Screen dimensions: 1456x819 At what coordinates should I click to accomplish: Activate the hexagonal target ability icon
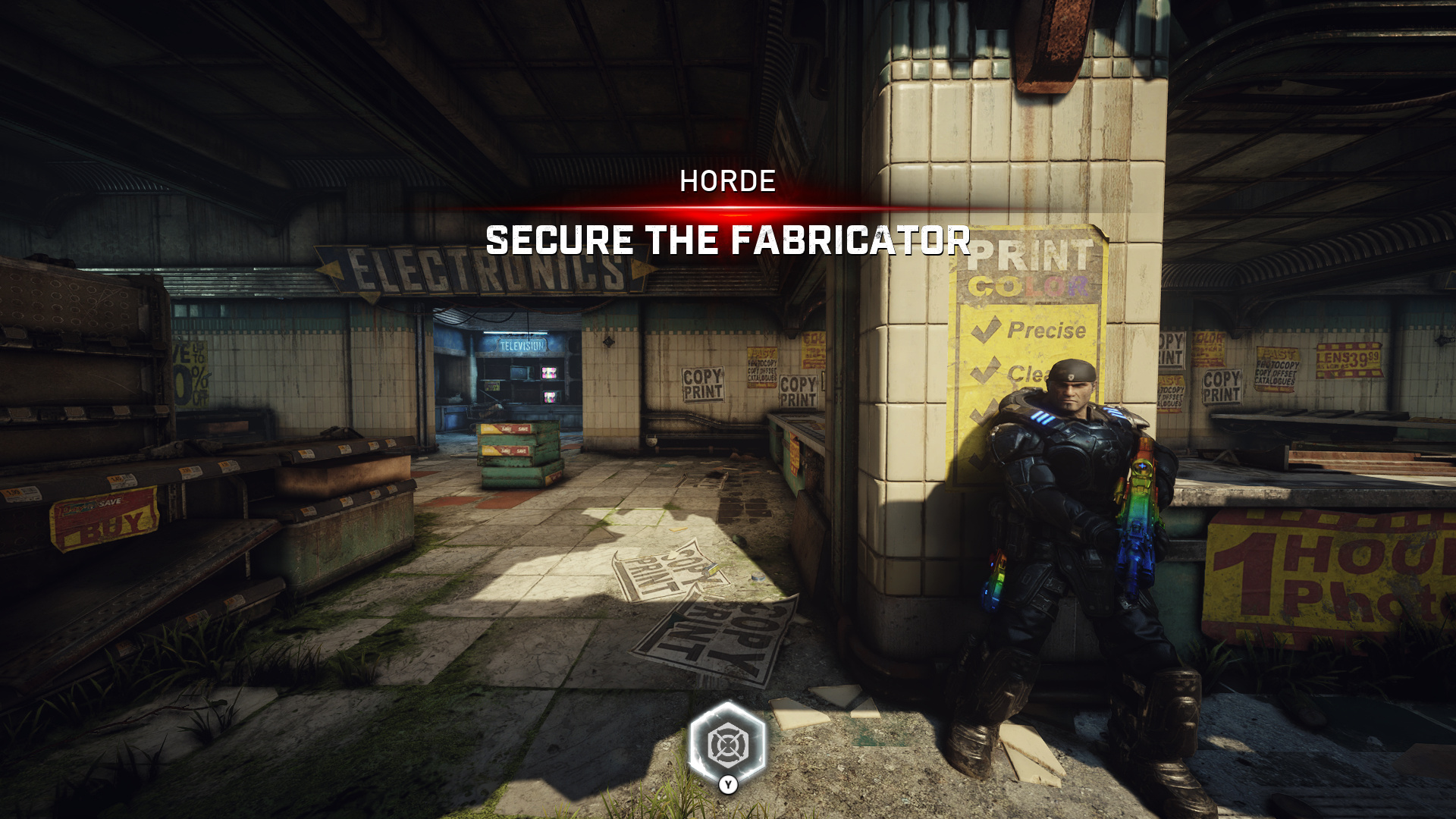(727, 744)
